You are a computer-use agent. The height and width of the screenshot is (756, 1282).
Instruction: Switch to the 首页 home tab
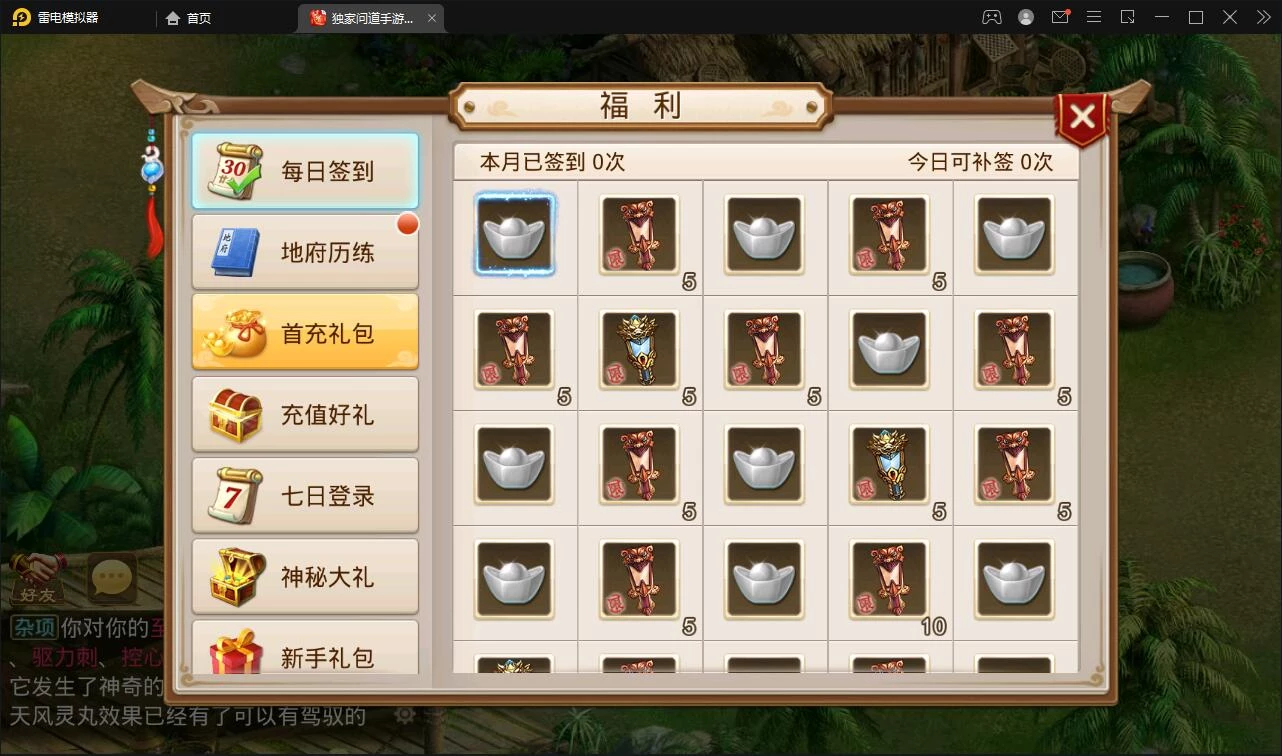click(186, 17)
